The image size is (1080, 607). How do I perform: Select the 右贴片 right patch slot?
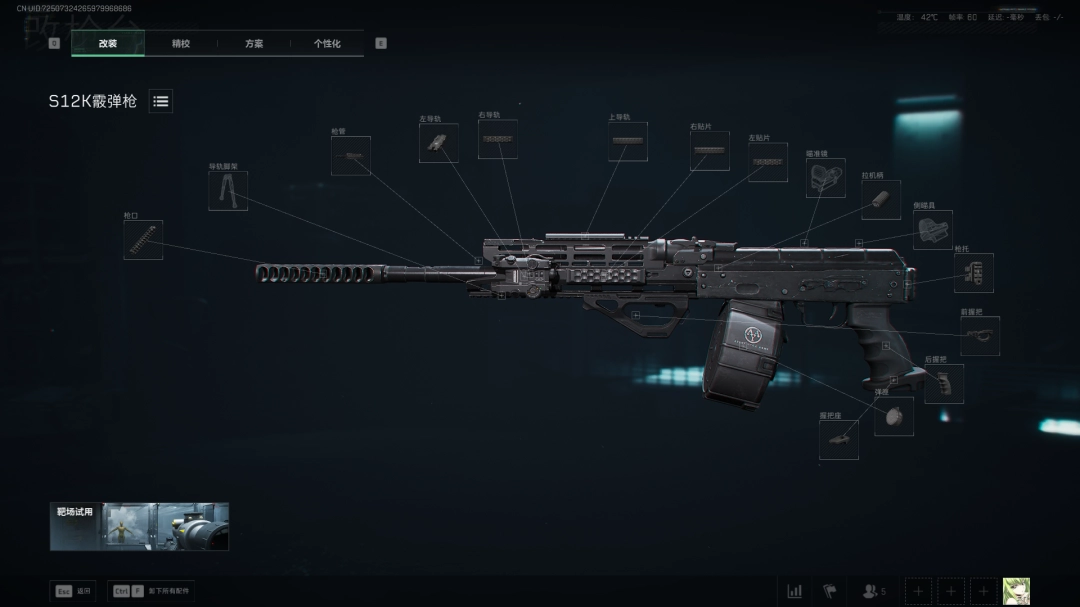[709, 151]
